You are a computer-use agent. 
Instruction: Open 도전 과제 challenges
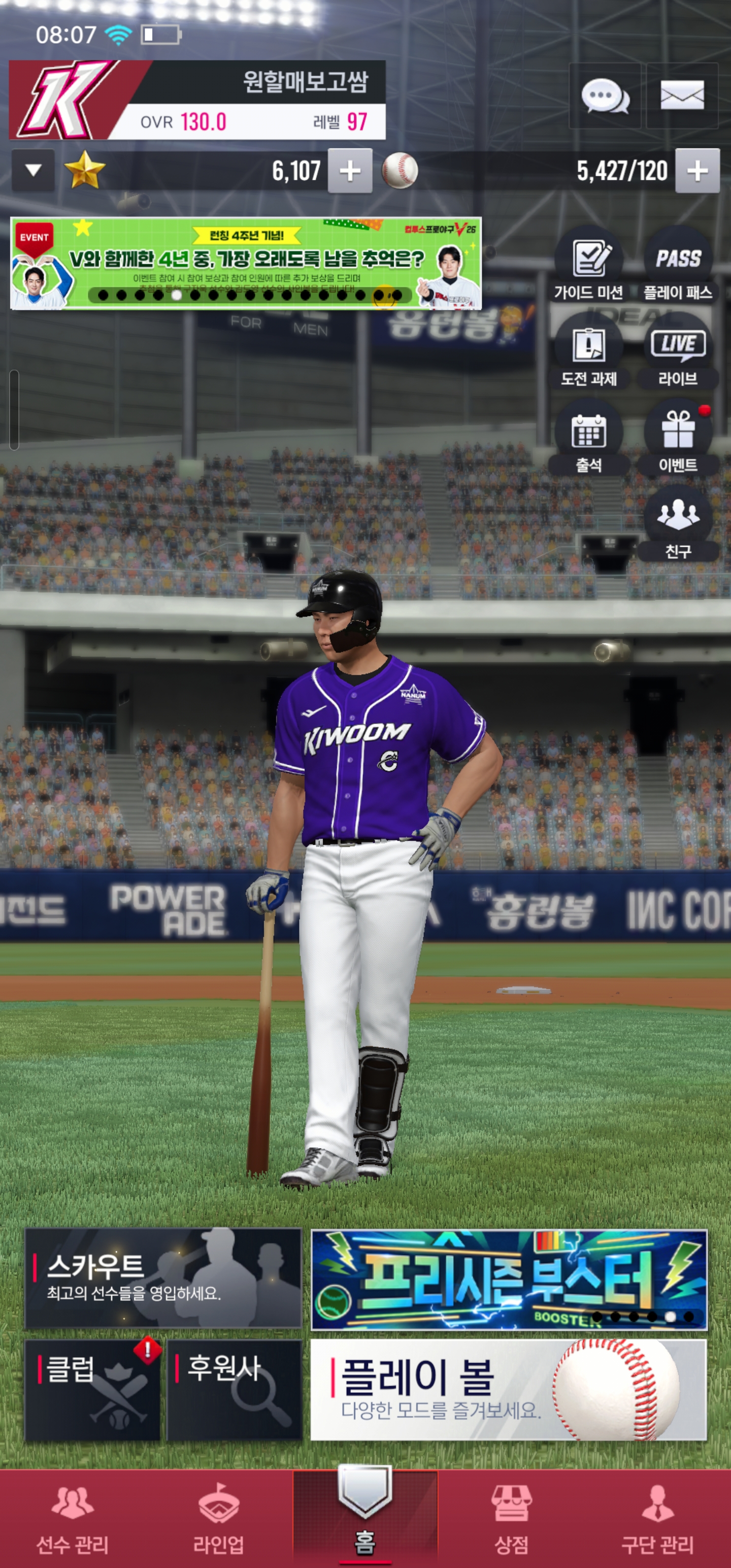pyautogui.click(x=588, y=352)
